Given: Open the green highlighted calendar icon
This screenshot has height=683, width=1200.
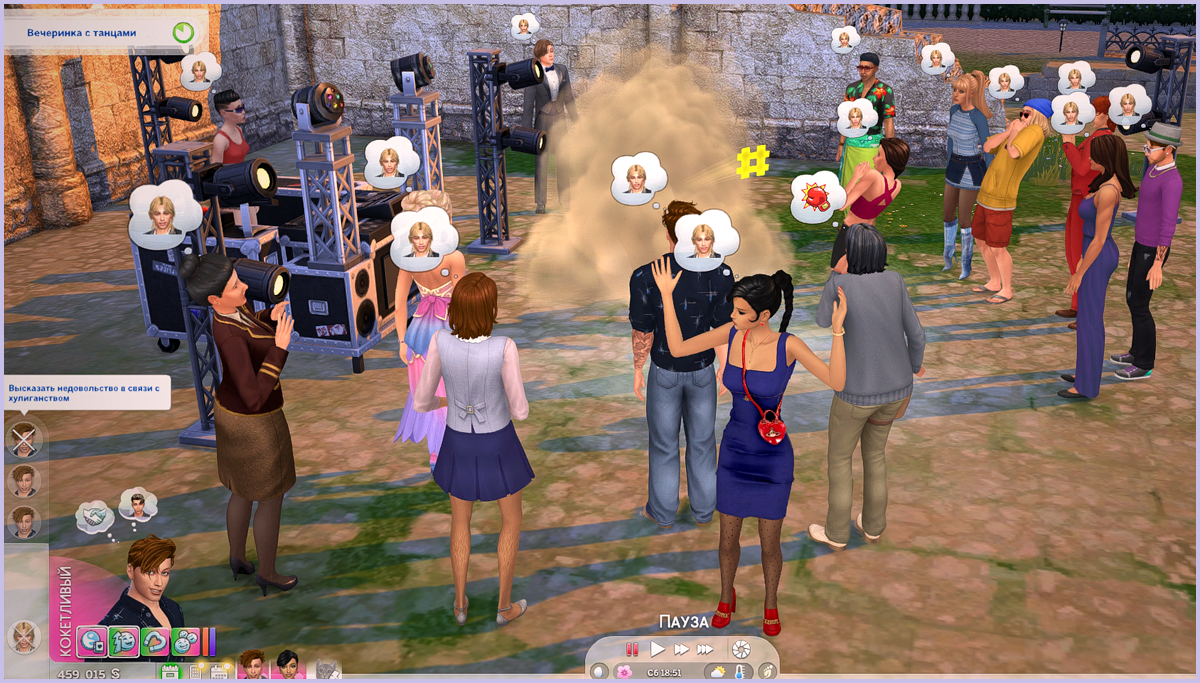Looking at the screenshot, I should (x=171, y=672).
